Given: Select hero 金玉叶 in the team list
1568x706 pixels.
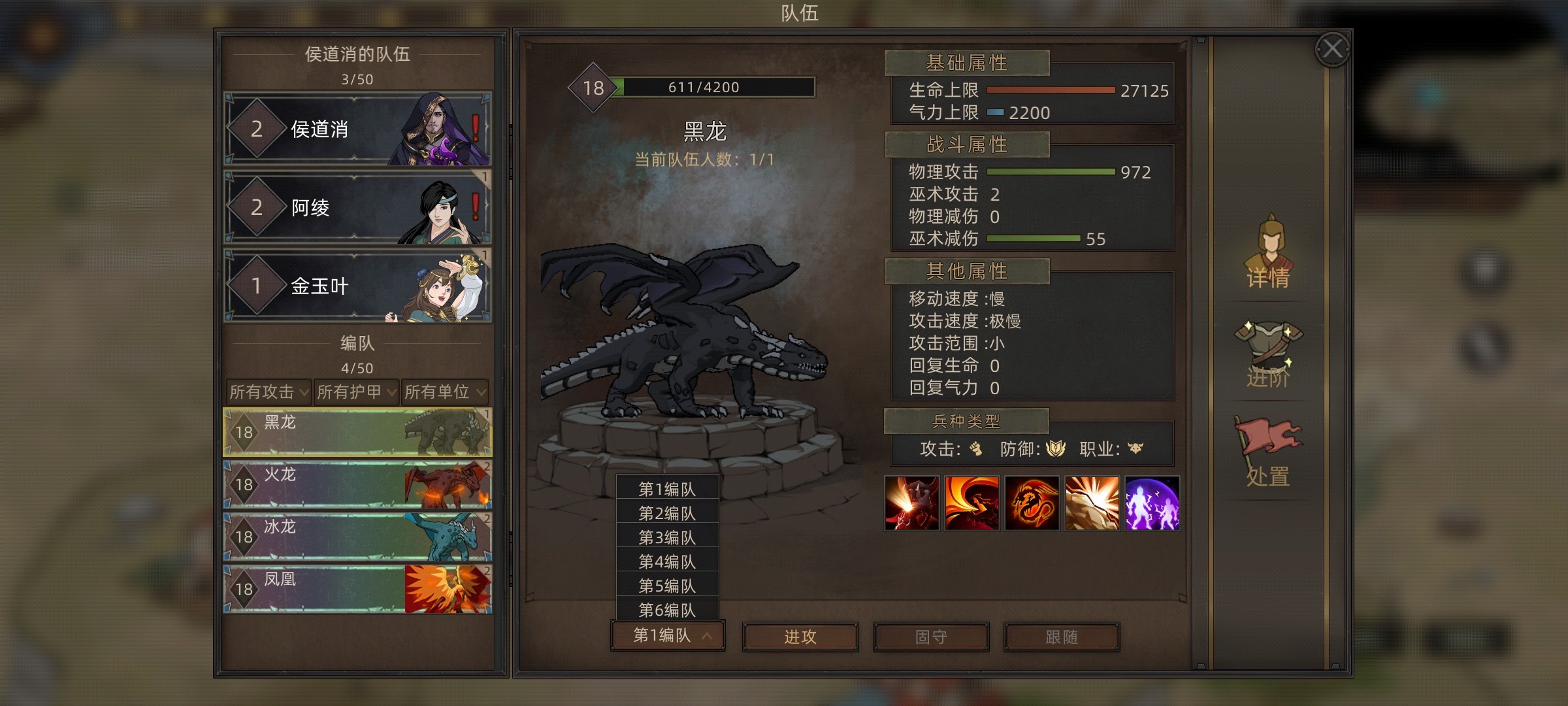Looking at the screenshot, I should point(357,286).
